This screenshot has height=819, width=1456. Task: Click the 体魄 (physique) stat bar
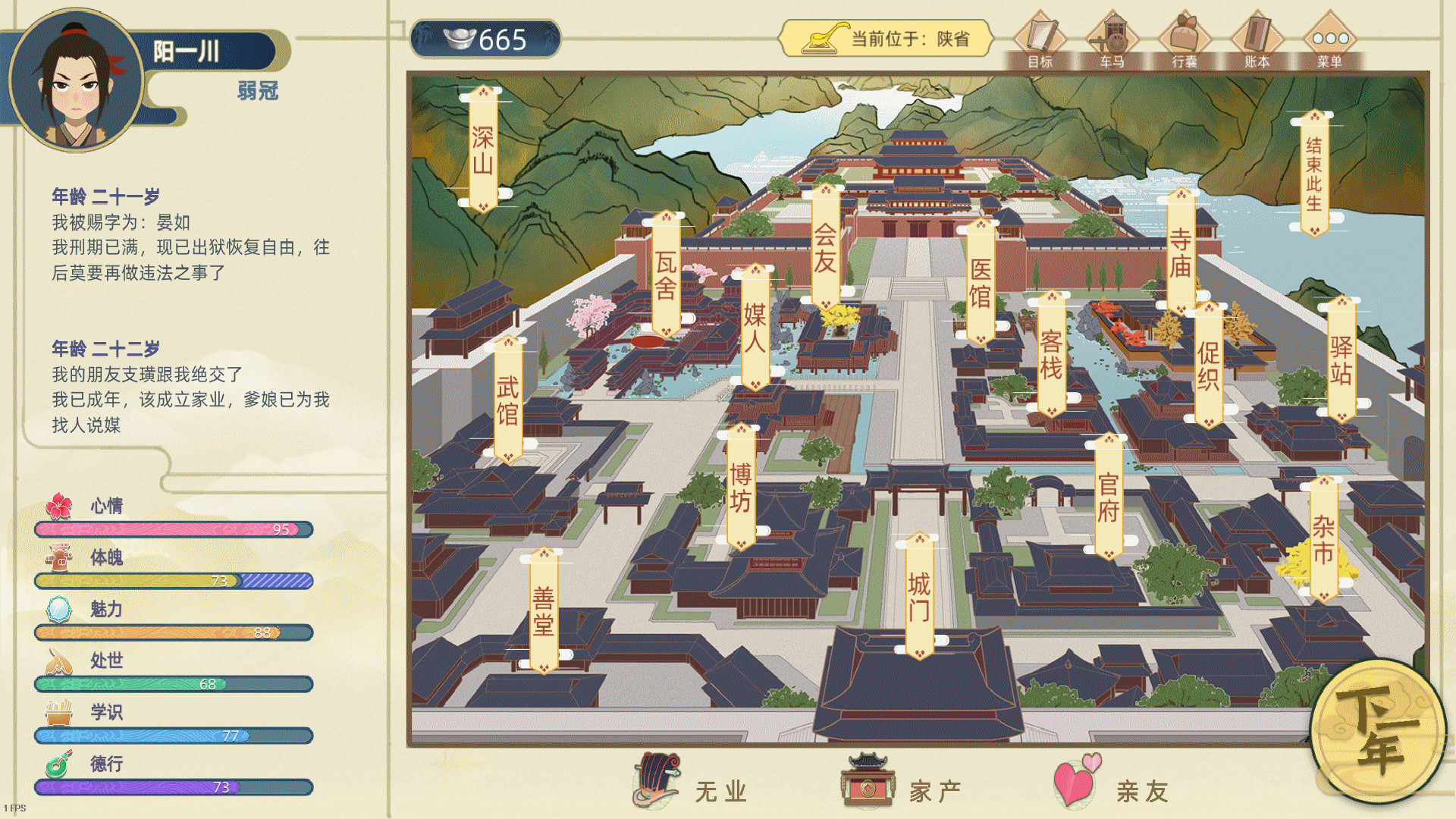tap(173, 582)
